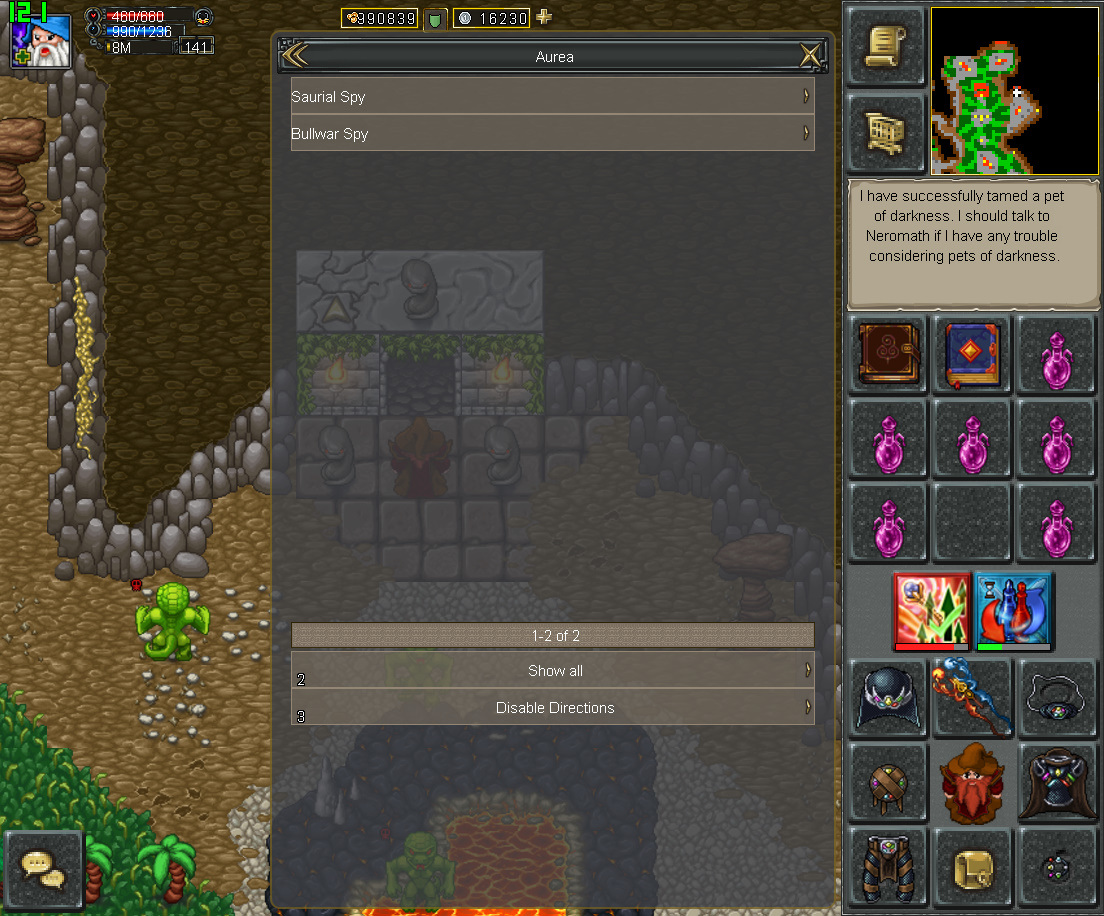Select the Saurial Spy entry
Image resolution: width=1104 pixels, height=916 pixels.
(x=552, y=97)
